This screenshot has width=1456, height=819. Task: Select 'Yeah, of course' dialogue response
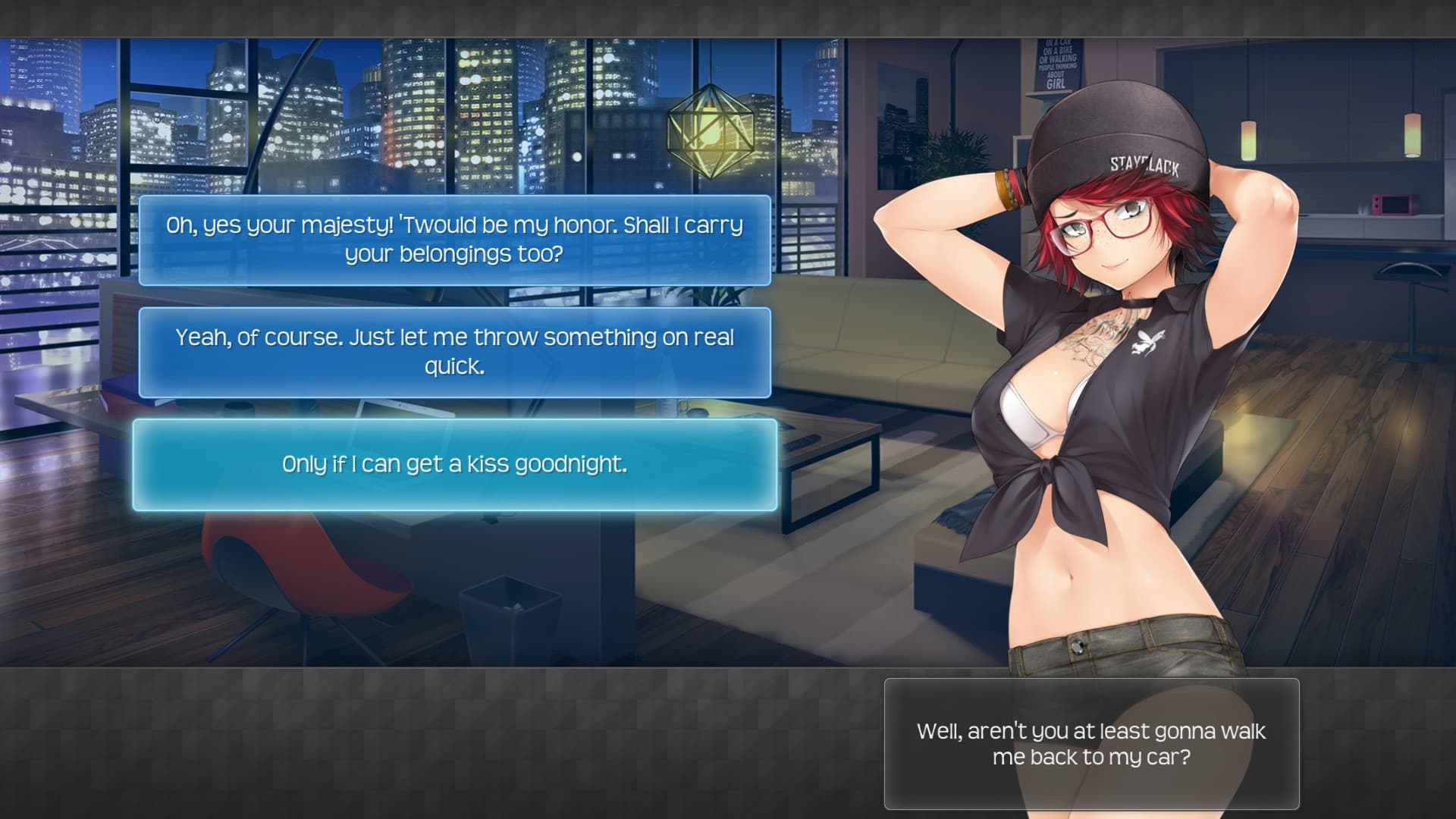tap(454, 352)
